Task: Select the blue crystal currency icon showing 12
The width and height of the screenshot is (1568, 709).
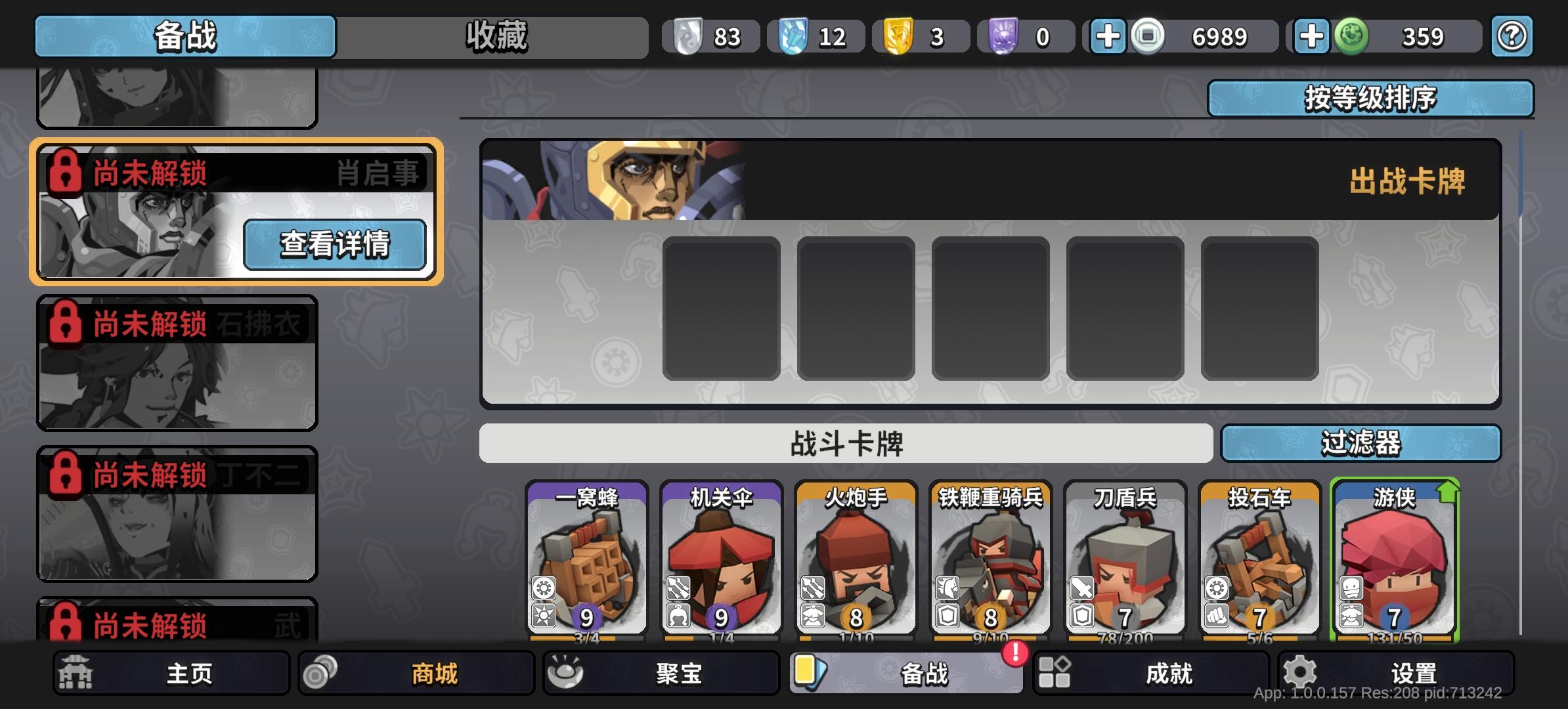Action: click(794, 36)
